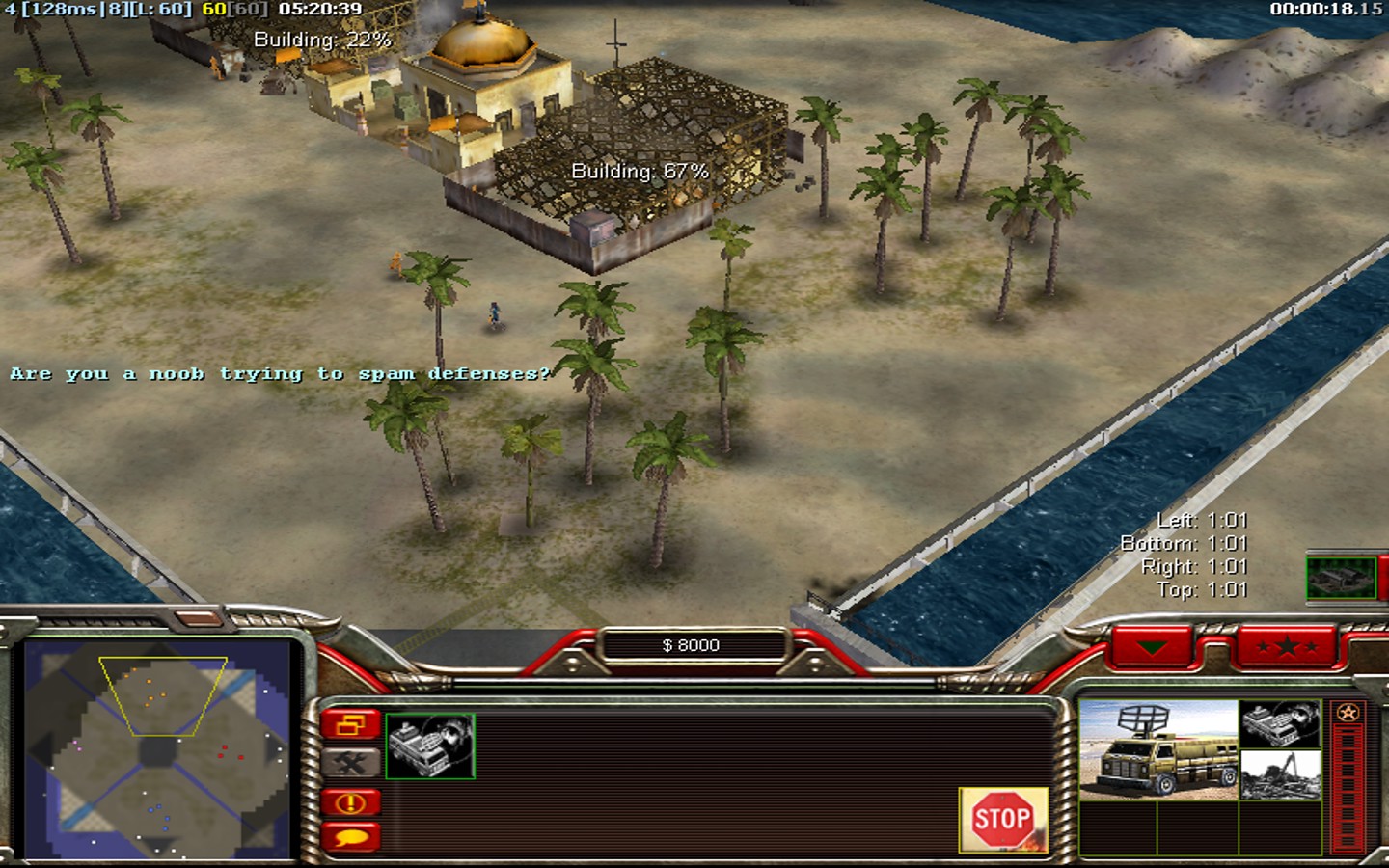Click the red STOP command button
Image resolution: width=1389 pixels, height=868 pixels.
[x=1002, y=820]
